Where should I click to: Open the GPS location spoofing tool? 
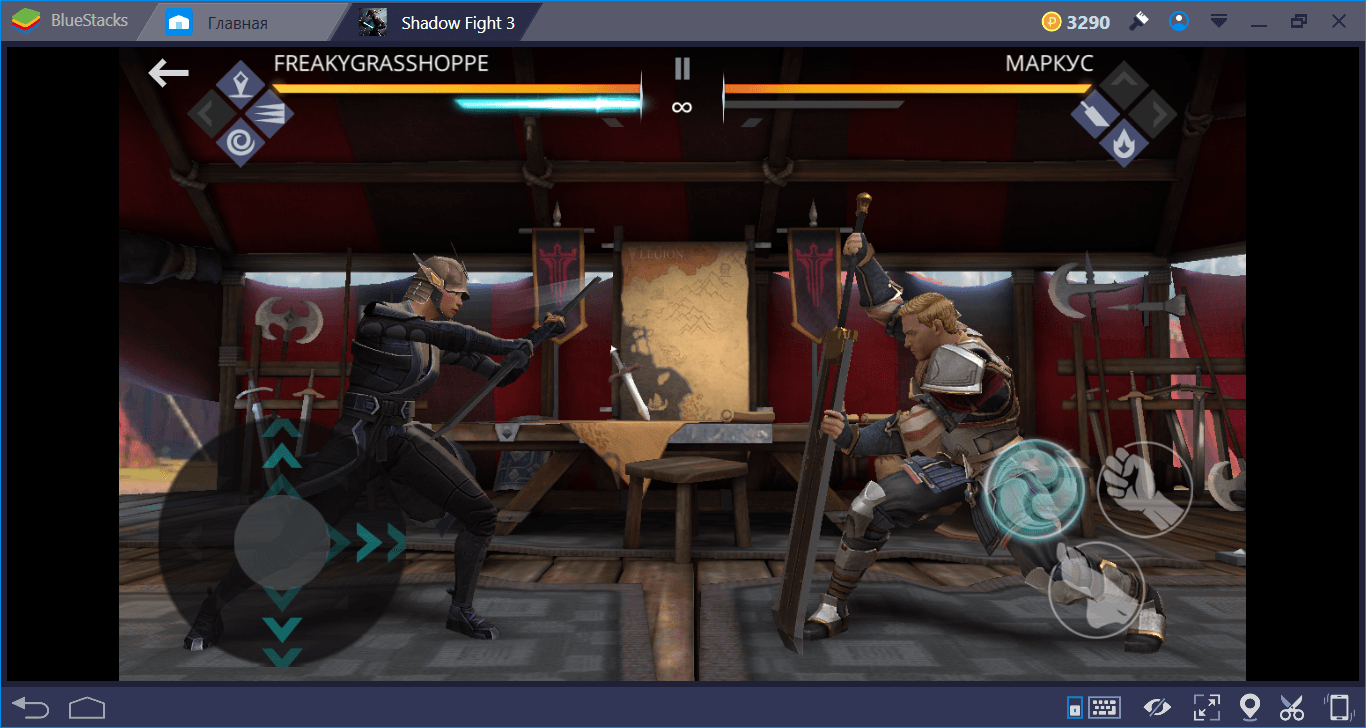[x=1250, y=708]
